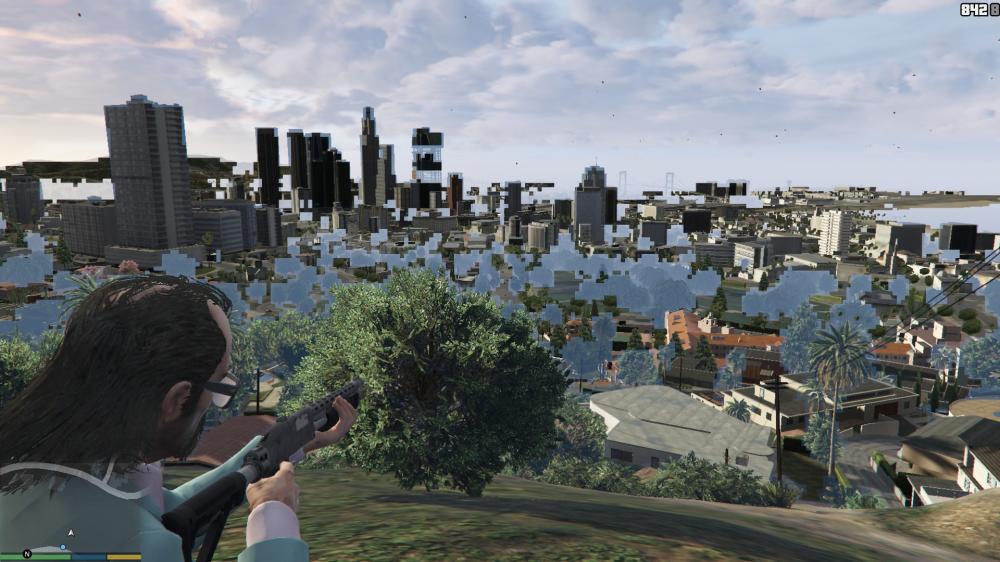Select the blue blip on the minimap
This screenshot has width=1000, height=562.
click(x=63, y=547)
